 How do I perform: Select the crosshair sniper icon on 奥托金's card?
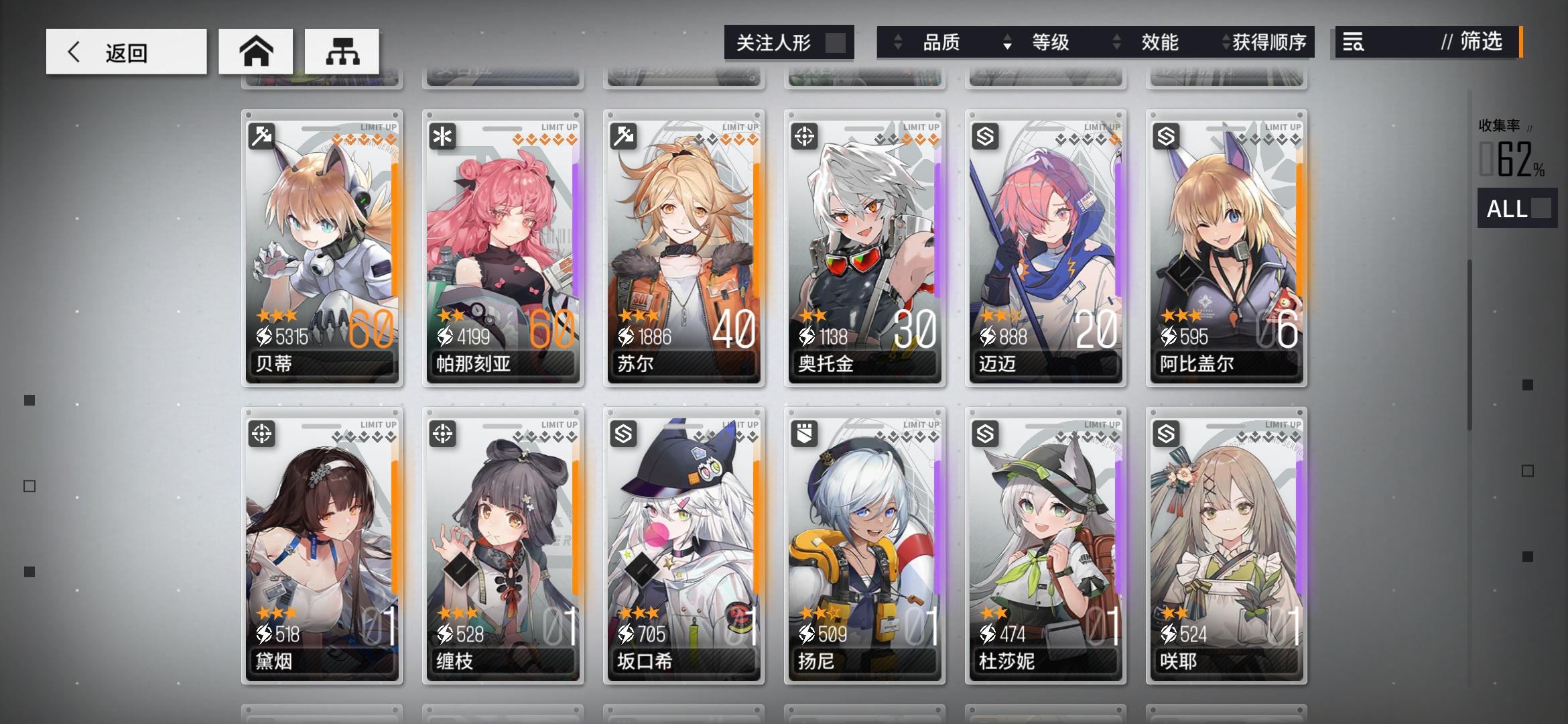click(x=803, y=135)
